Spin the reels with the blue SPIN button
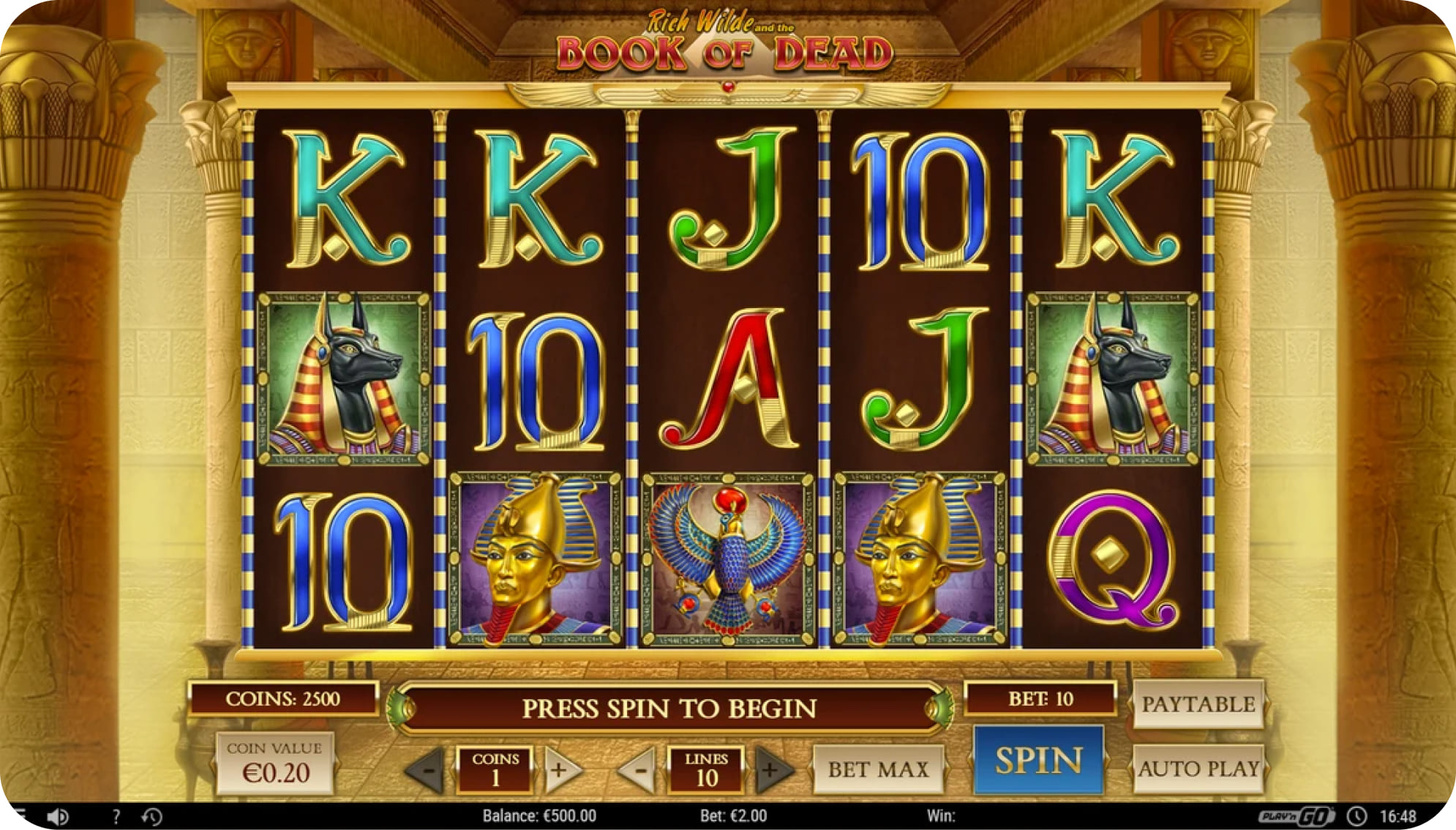 click(x=1038, y=760)
